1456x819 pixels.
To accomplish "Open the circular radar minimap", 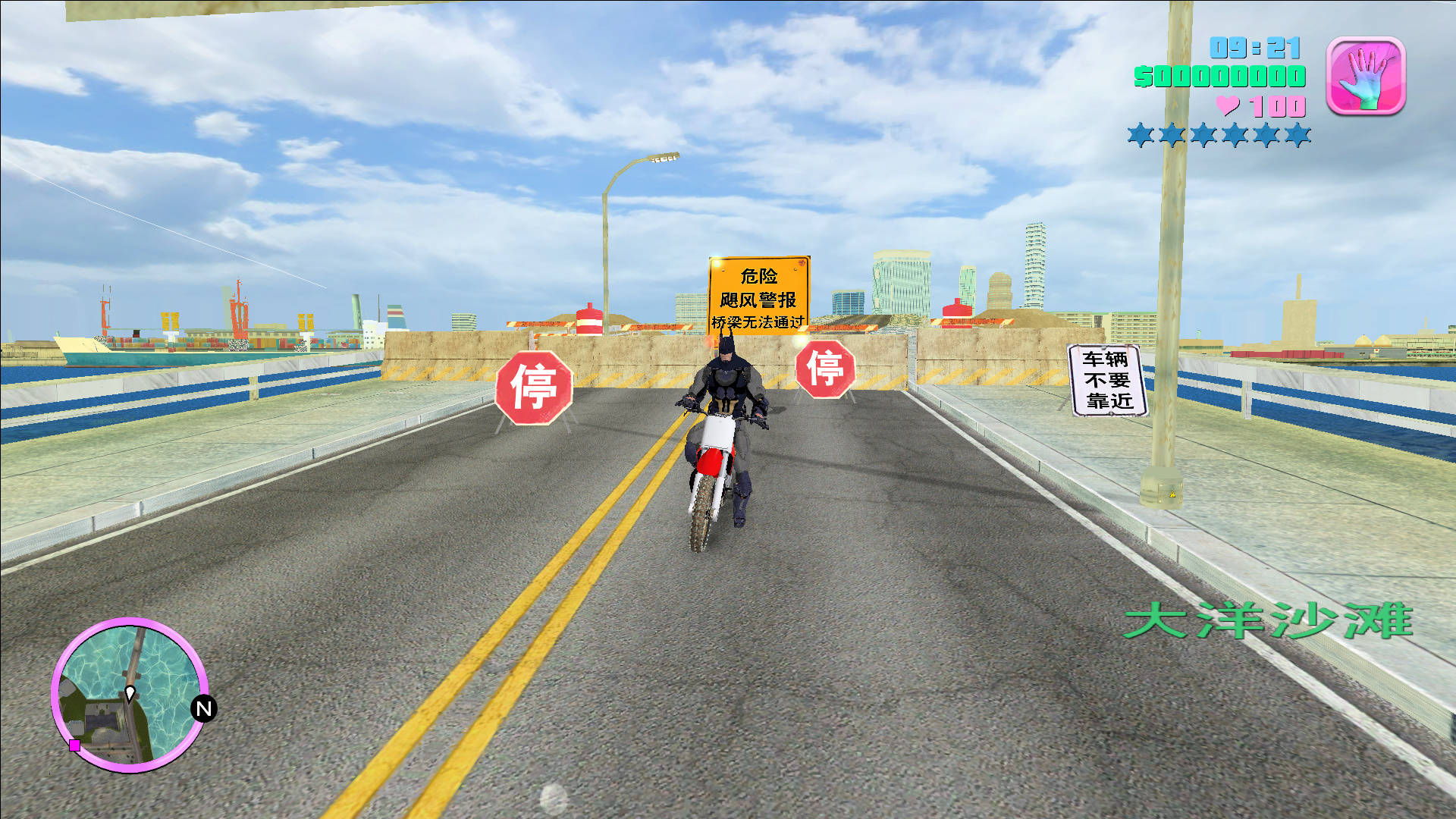I will point(129,695).
